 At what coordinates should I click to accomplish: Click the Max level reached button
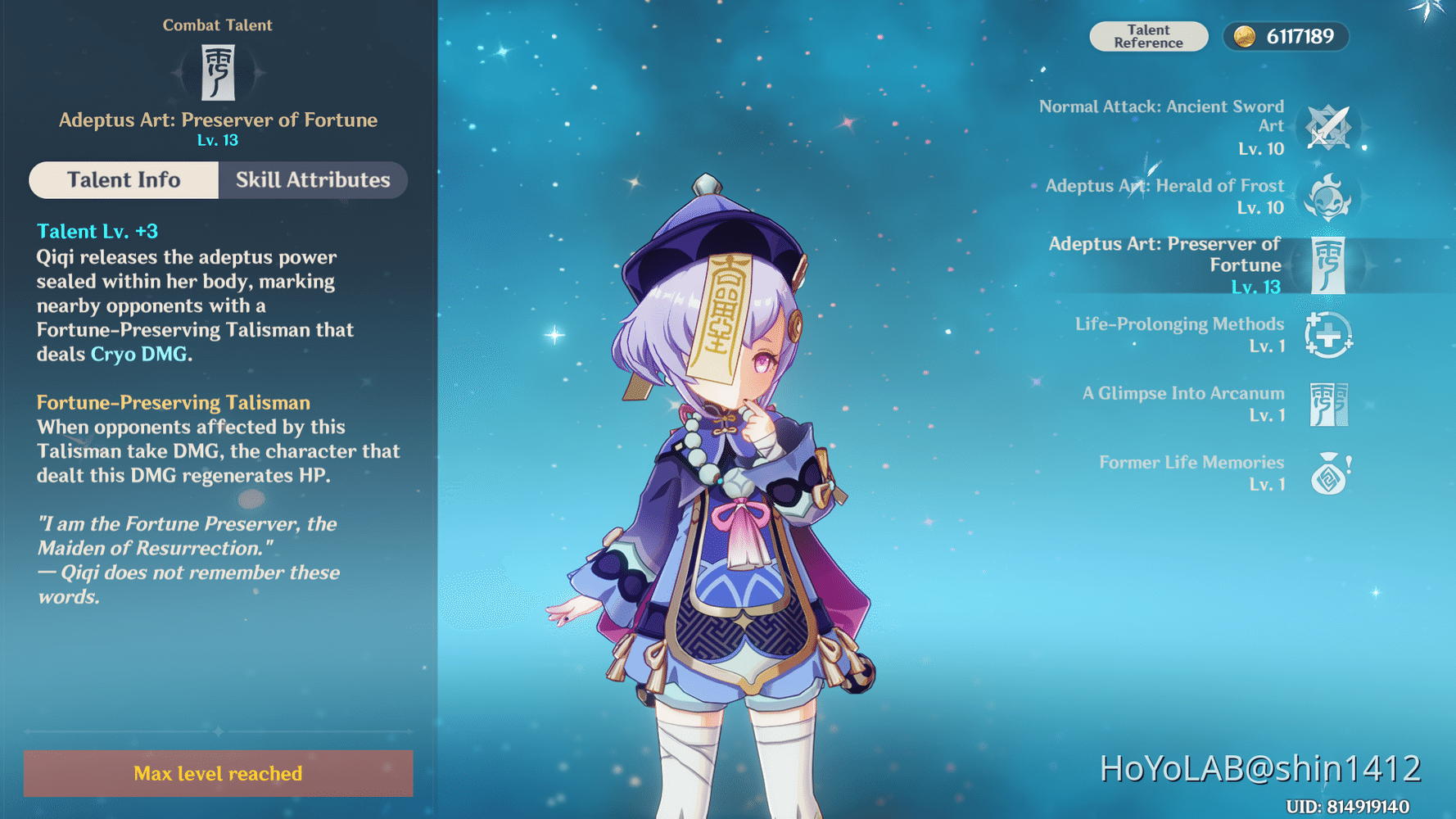point(217,773)
